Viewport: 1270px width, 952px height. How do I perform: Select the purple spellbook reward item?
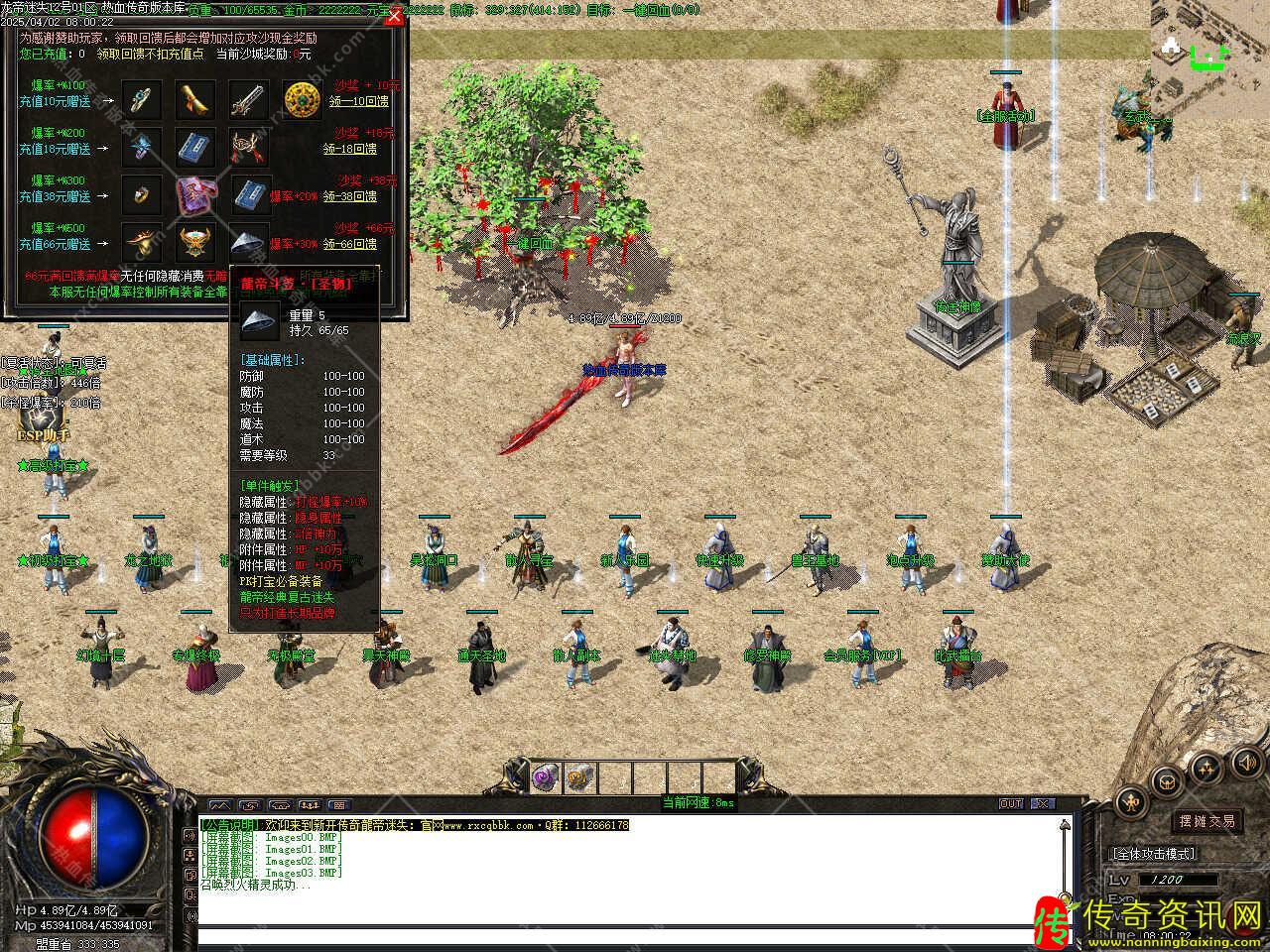(x=194, y=194)
